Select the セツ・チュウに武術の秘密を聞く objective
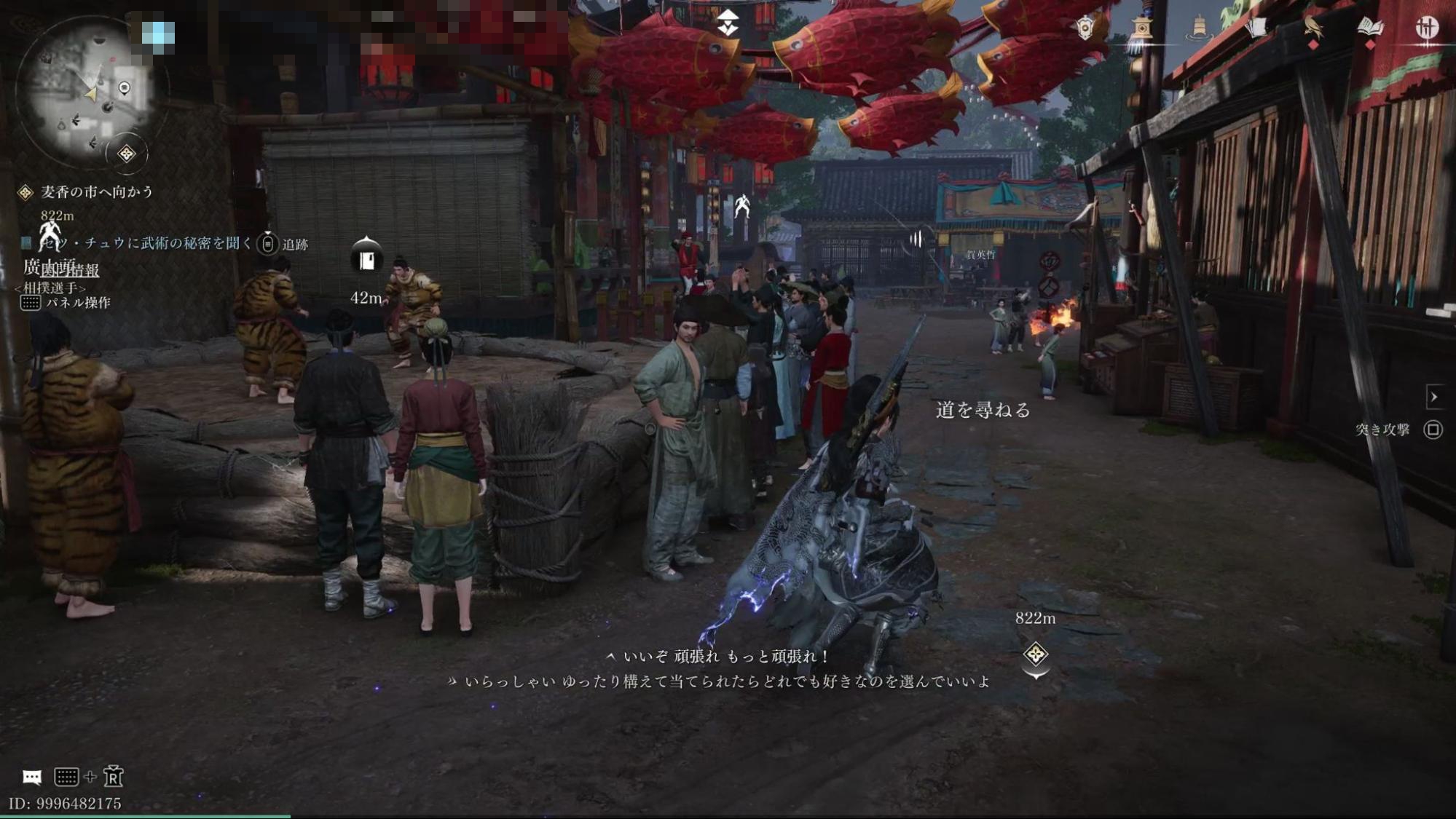Image resolution: width=1456 pixels, height=819 pixels. [146, 243]
